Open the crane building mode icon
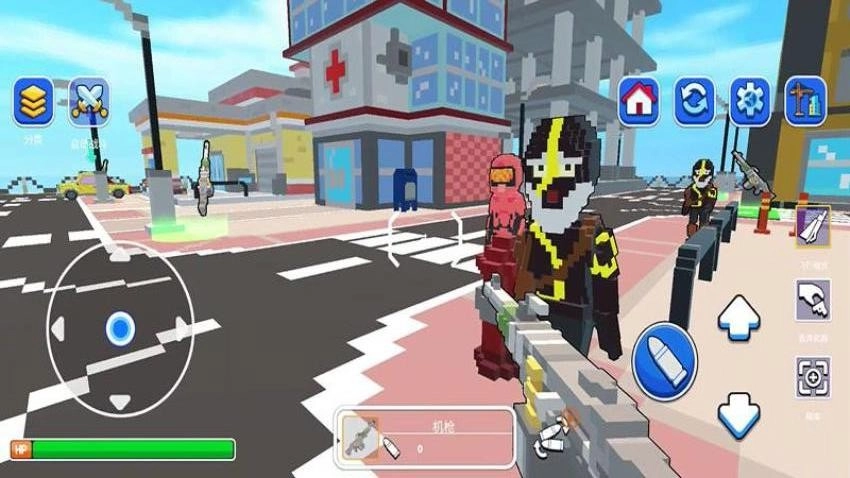 pyautogui.click(x=805, y=101)
